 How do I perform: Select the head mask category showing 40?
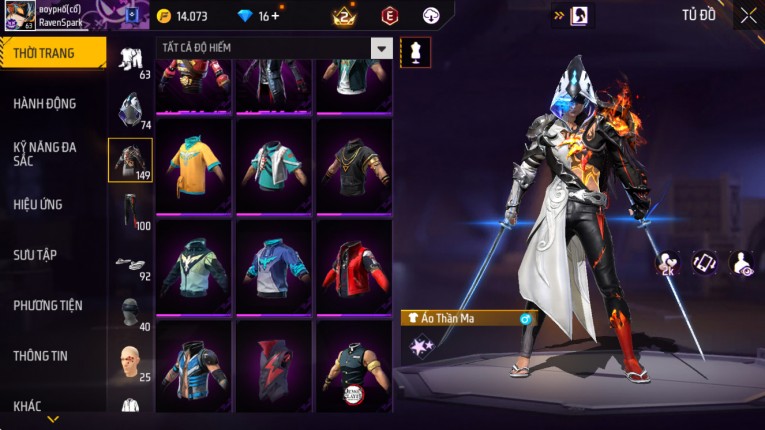coord(130,313)
